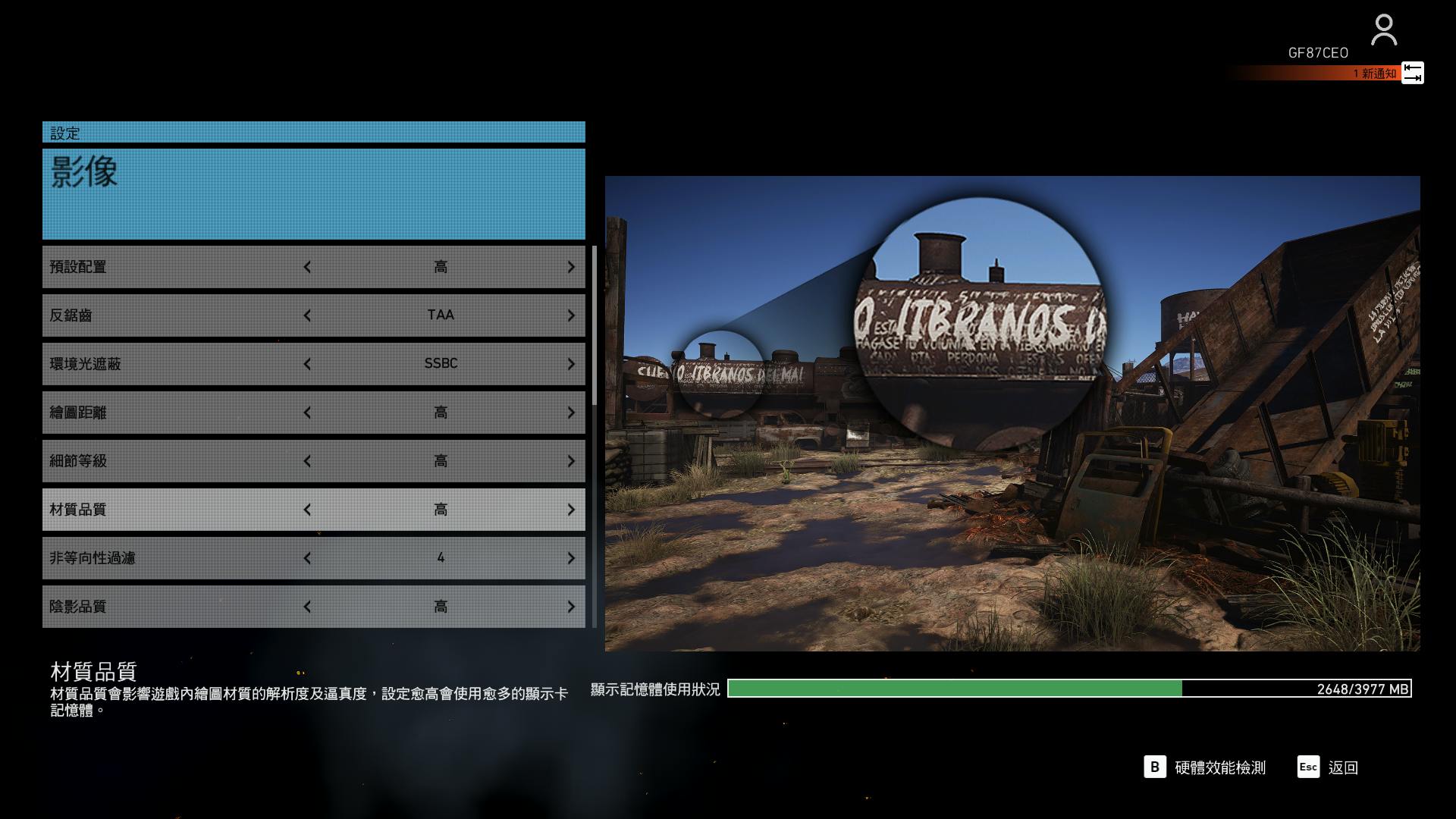This screenshot has width=1456, height=819.
Task: Raise 材質品質 with its right arrow
Action: tap(571, 510)
